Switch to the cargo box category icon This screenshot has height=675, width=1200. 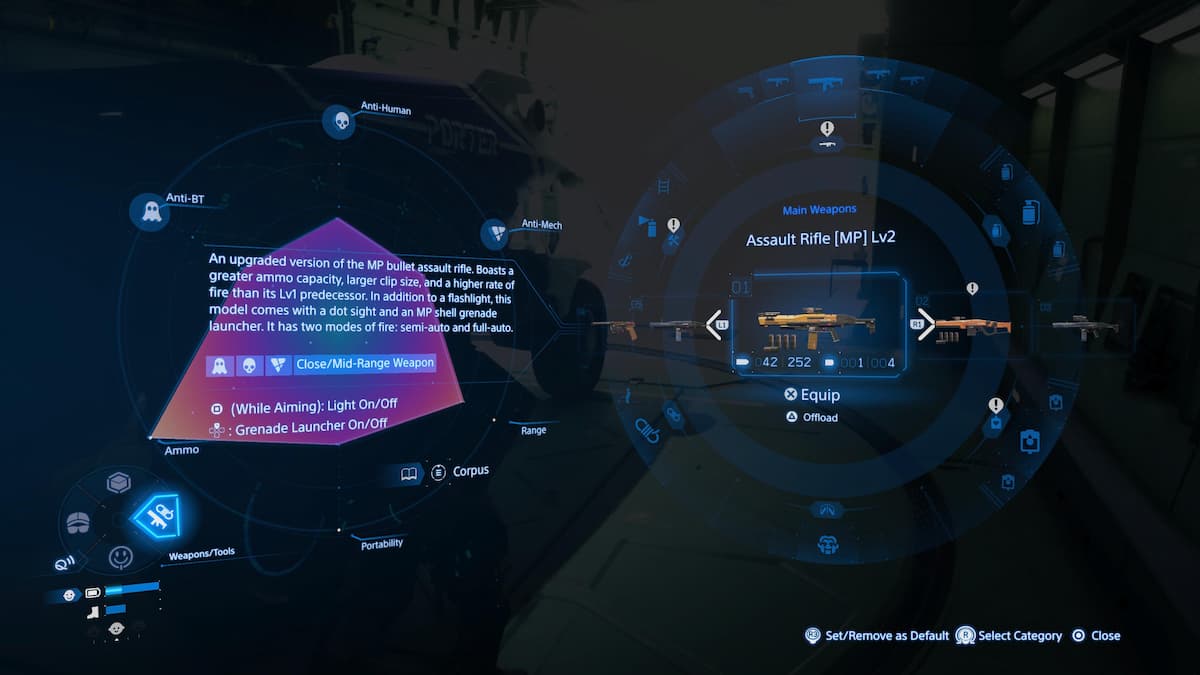(x=119, y=483)
